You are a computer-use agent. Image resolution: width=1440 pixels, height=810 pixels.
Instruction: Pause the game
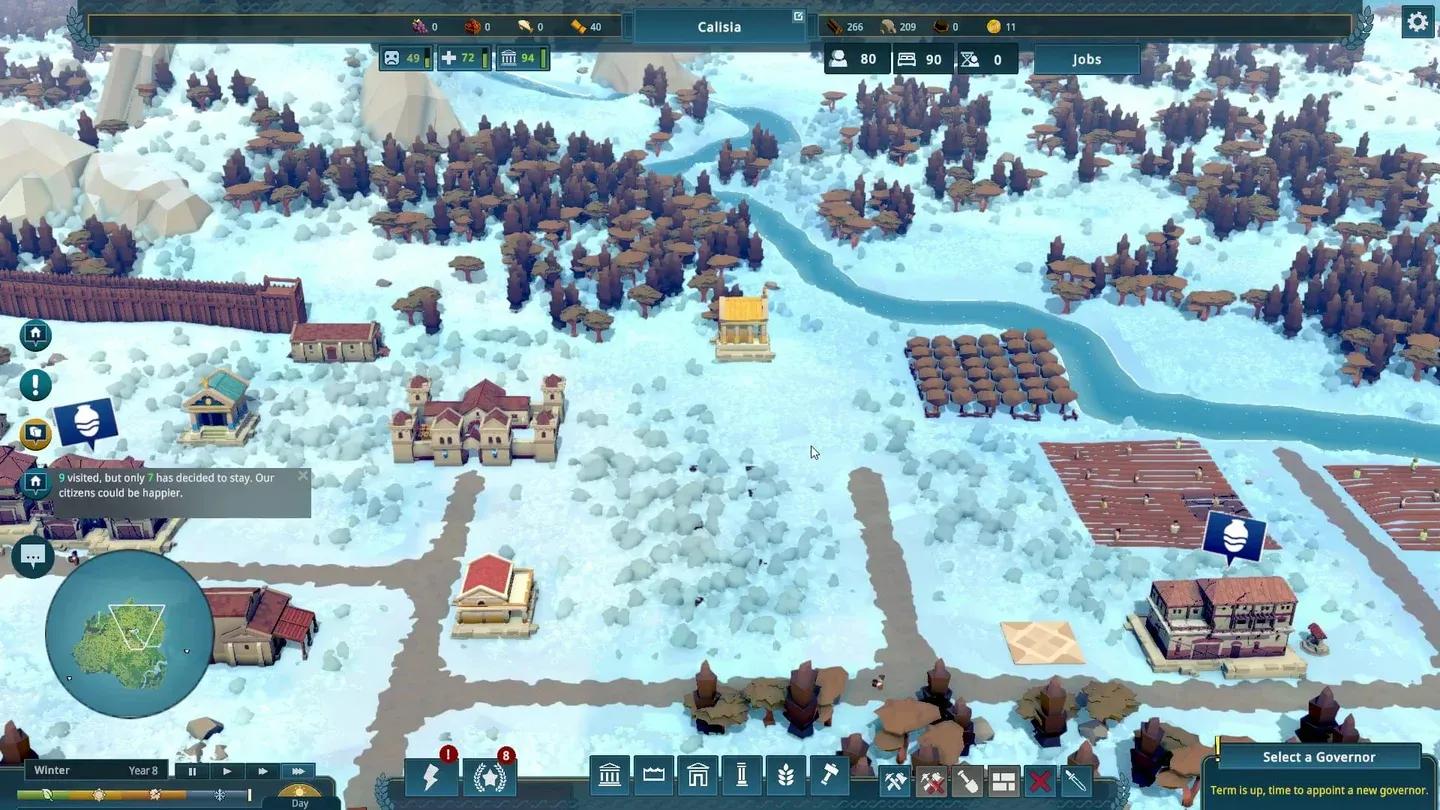point(192,771)
